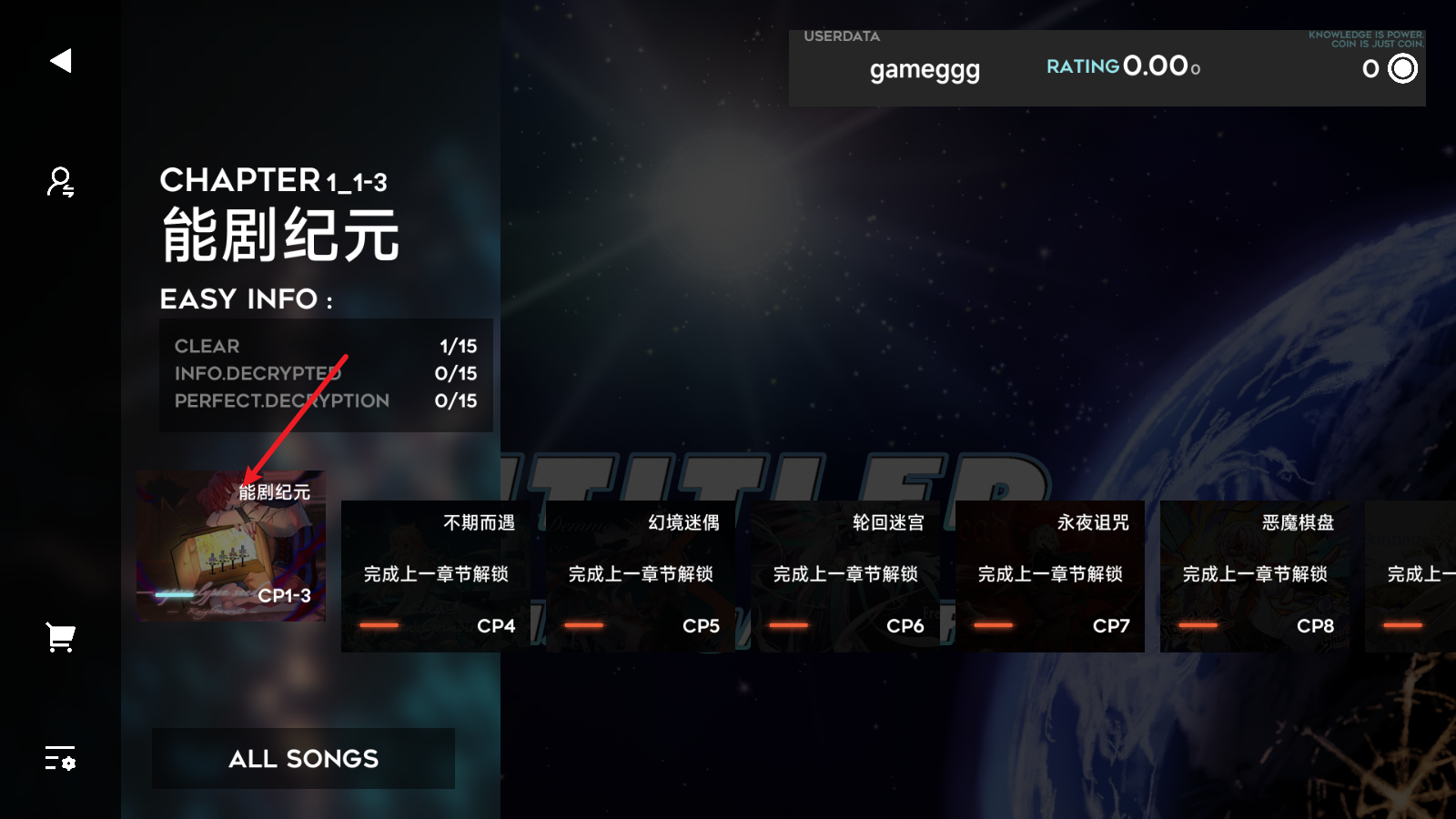This screenshot has width=1456, height=819.
Task: Click the red-marked 能剧纪元 chapter artwork
Action: click(230, 546)
